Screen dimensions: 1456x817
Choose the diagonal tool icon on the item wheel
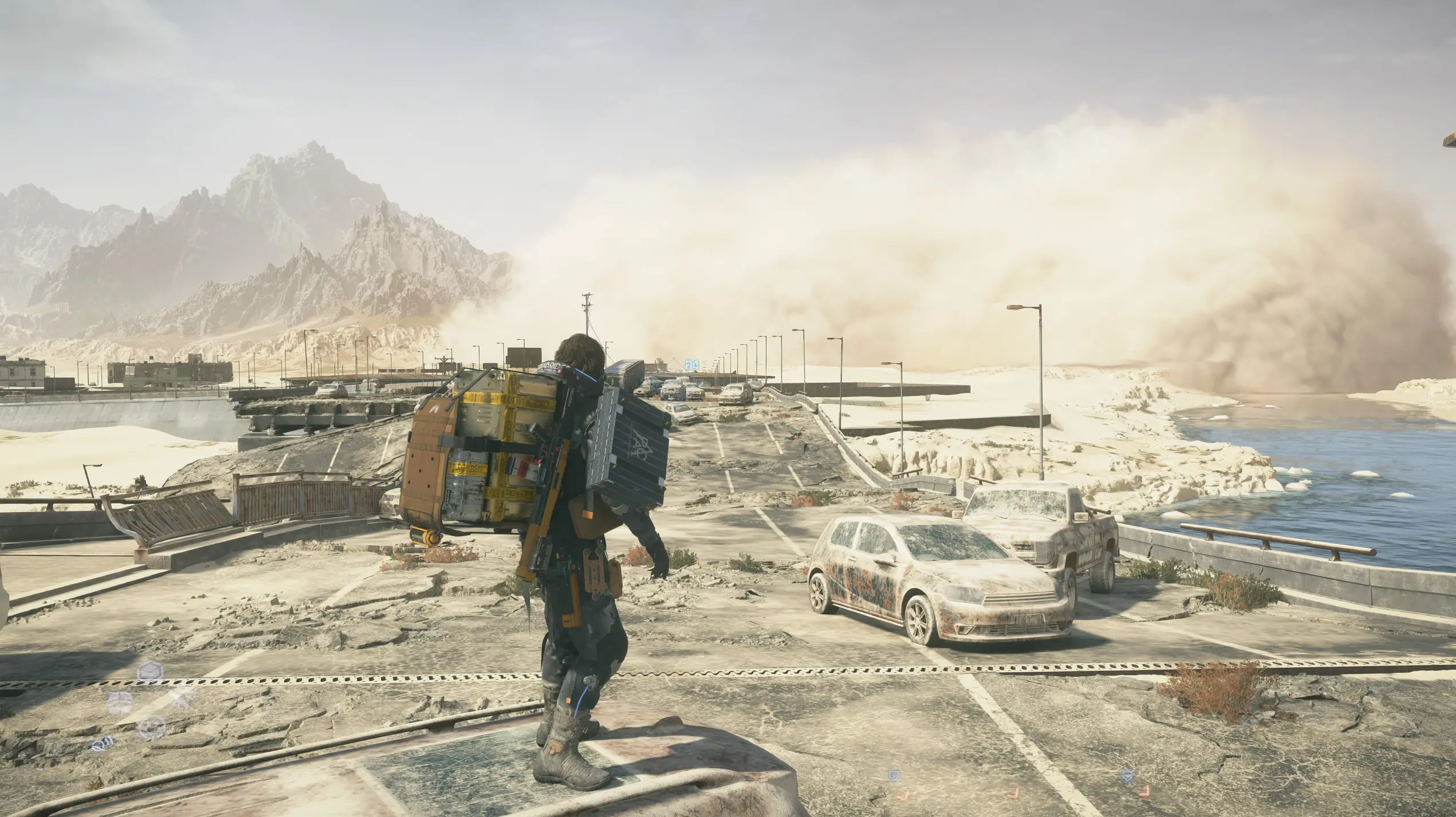182,698
